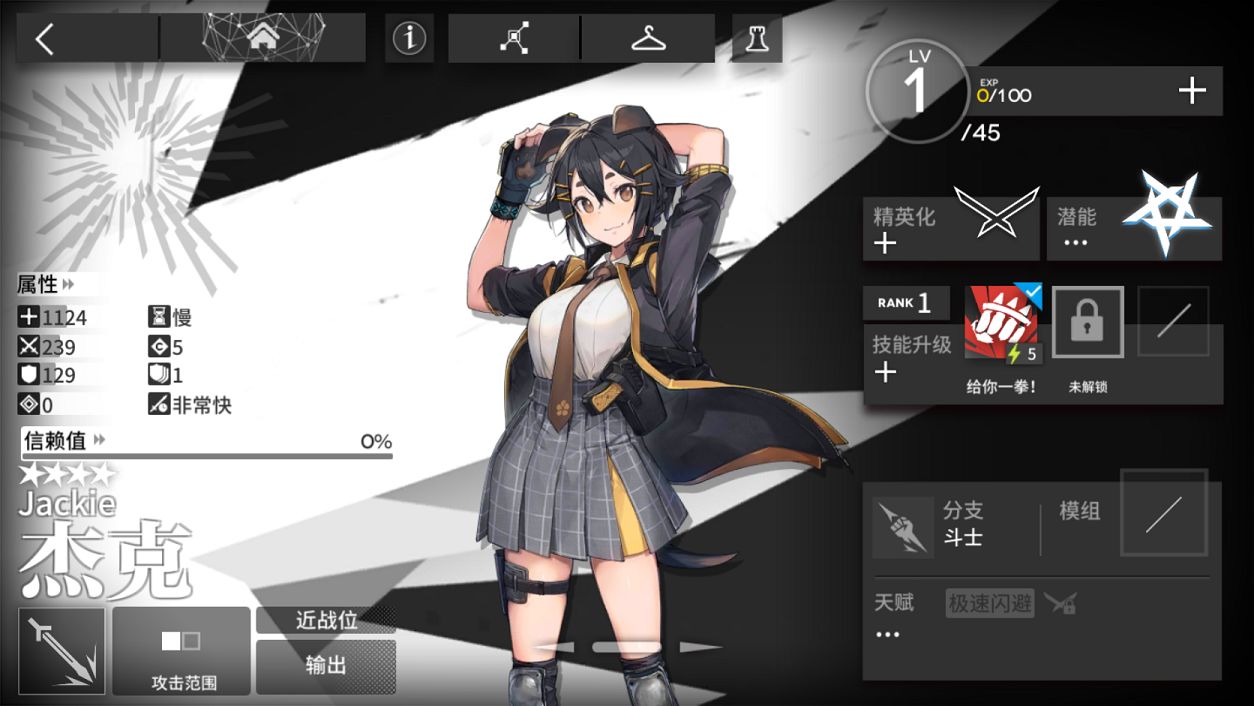
Task: Return to the home screen
Action: tap(263, 38)
